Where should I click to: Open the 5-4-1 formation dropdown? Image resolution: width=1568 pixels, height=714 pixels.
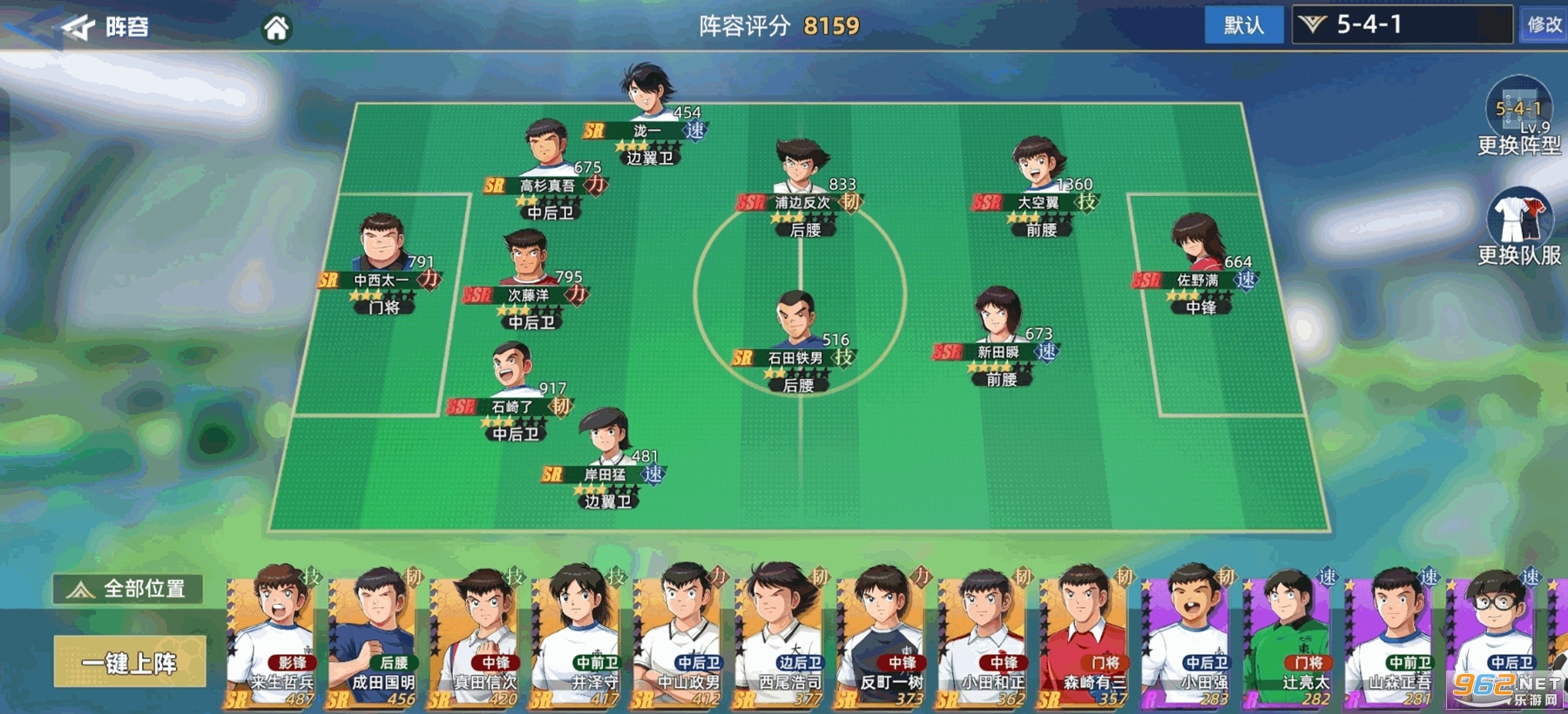click(1402, 25)
